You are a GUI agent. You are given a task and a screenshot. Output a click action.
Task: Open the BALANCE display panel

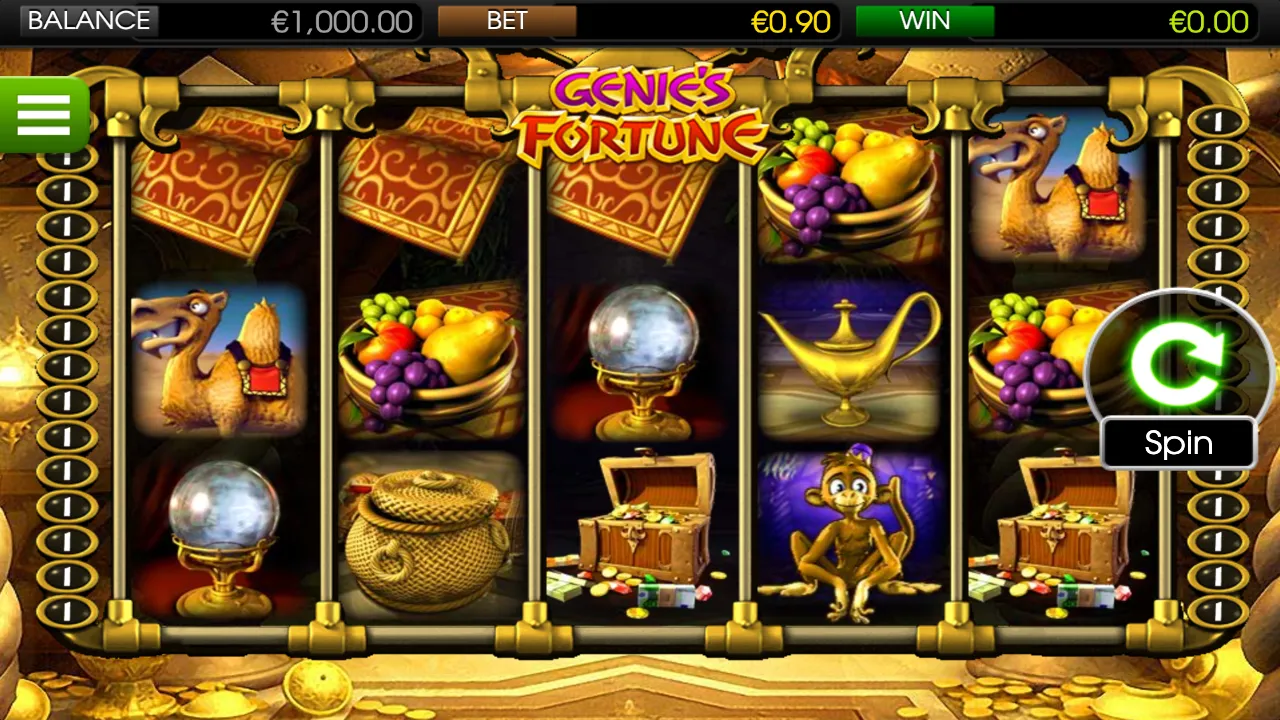(89, 20)
